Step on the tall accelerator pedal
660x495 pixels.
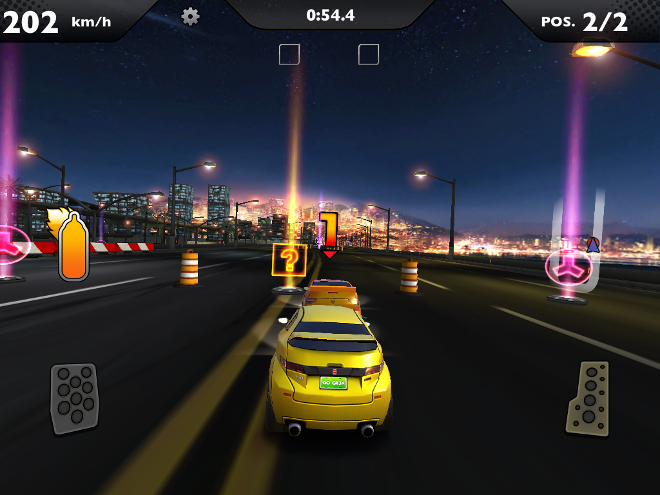(x=588, y=398)
